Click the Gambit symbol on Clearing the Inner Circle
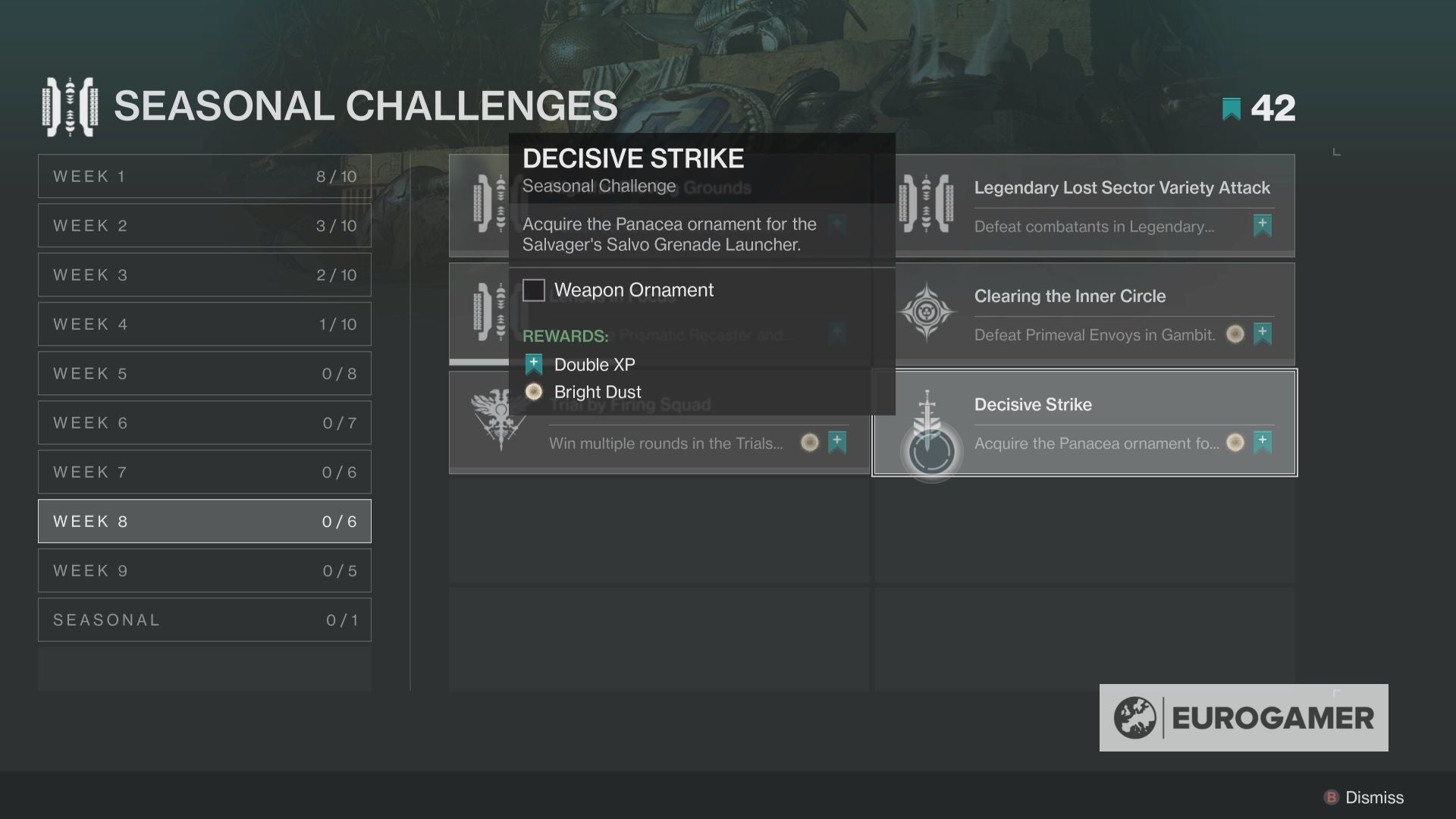Image resolution: width=1456 pixels, height=819 pixels. point(927,312)
